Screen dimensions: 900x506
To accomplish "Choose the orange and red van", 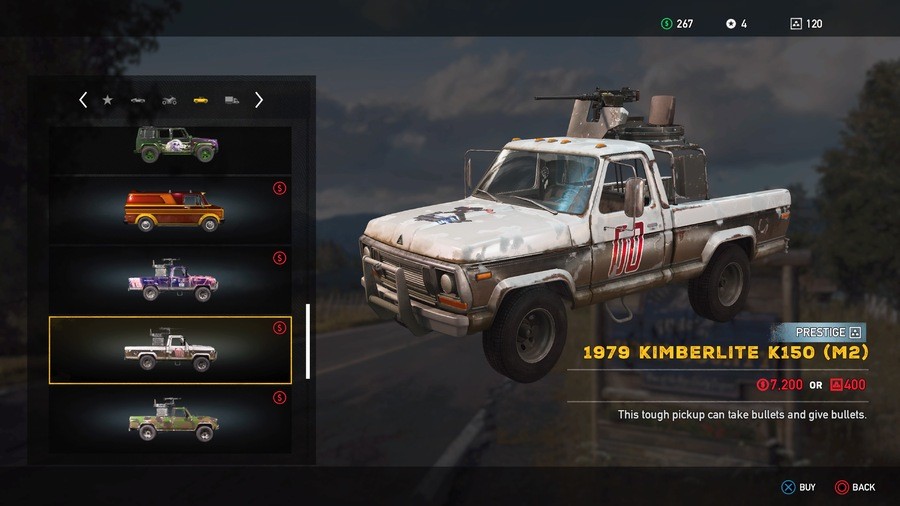I will [173, 210].
